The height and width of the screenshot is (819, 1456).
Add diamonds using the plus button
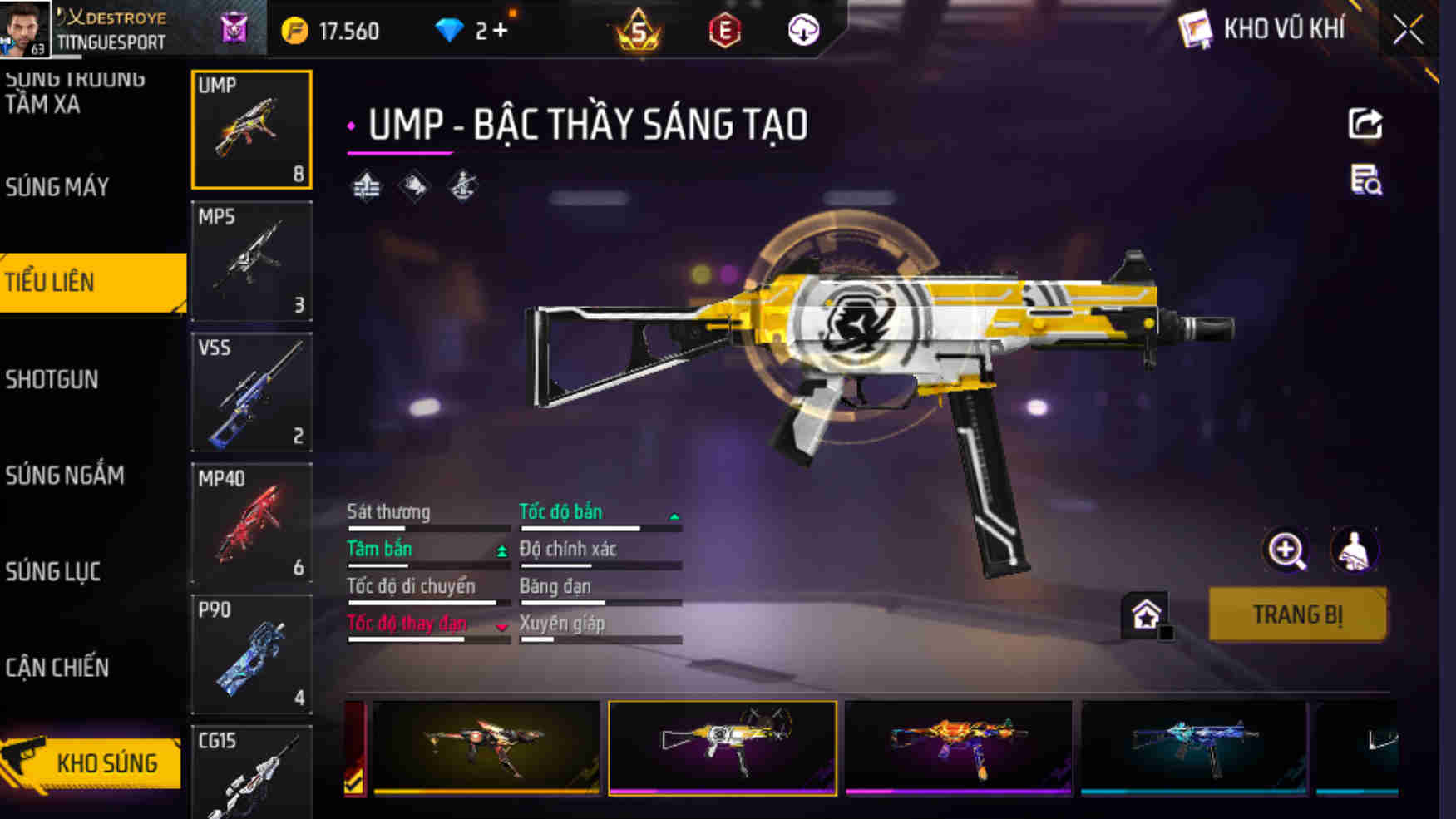tap(500, 32)
